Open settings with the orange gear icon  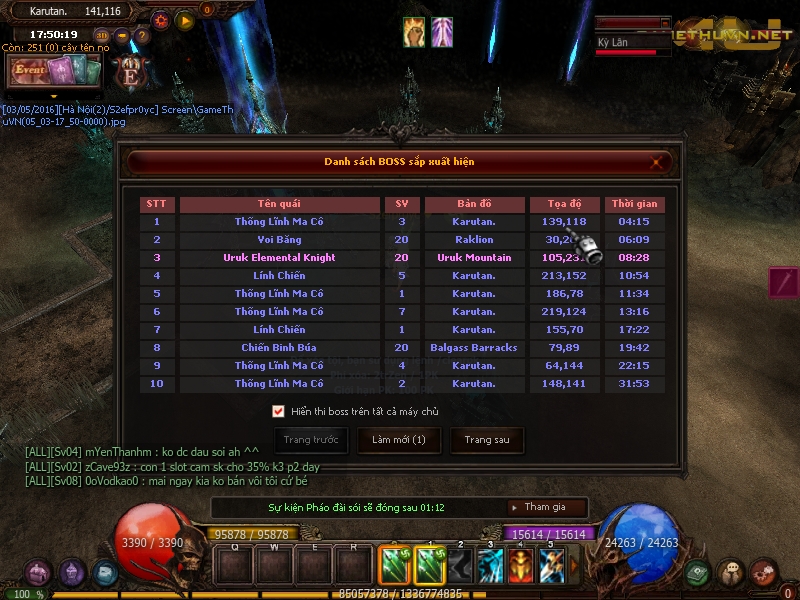click(161, 19)
